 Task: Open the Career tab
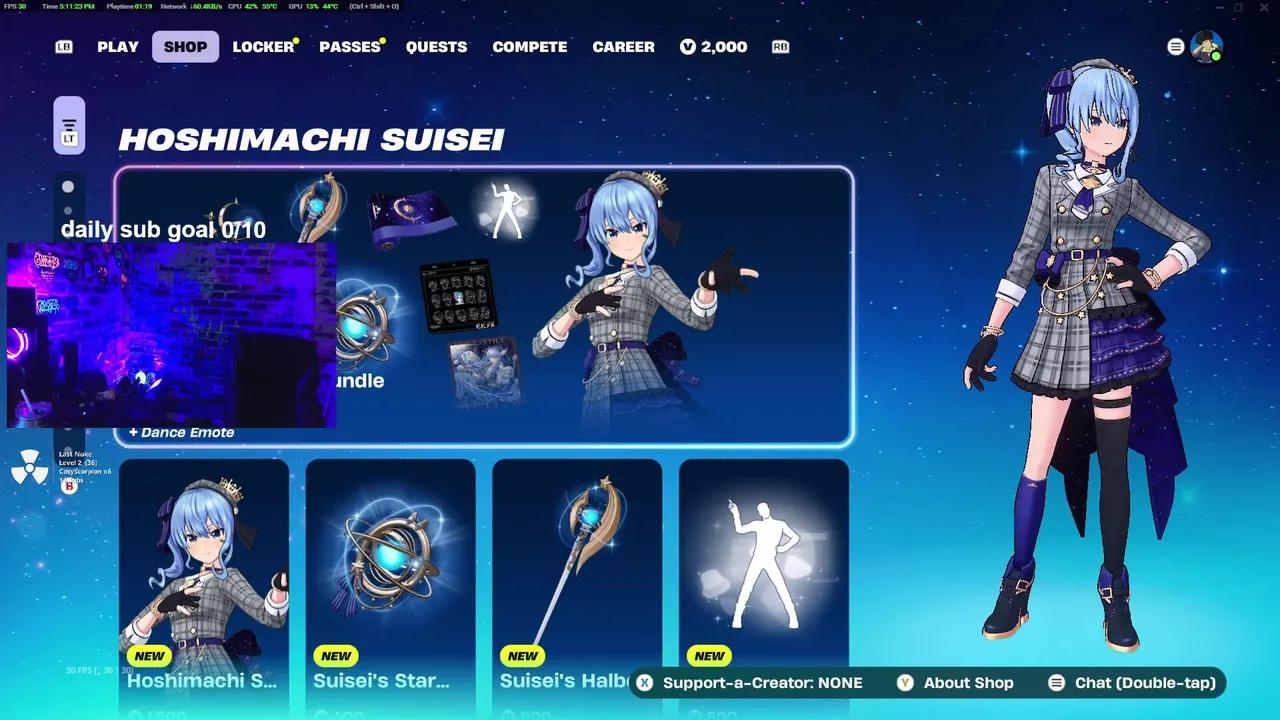click(x=623, y=47)
